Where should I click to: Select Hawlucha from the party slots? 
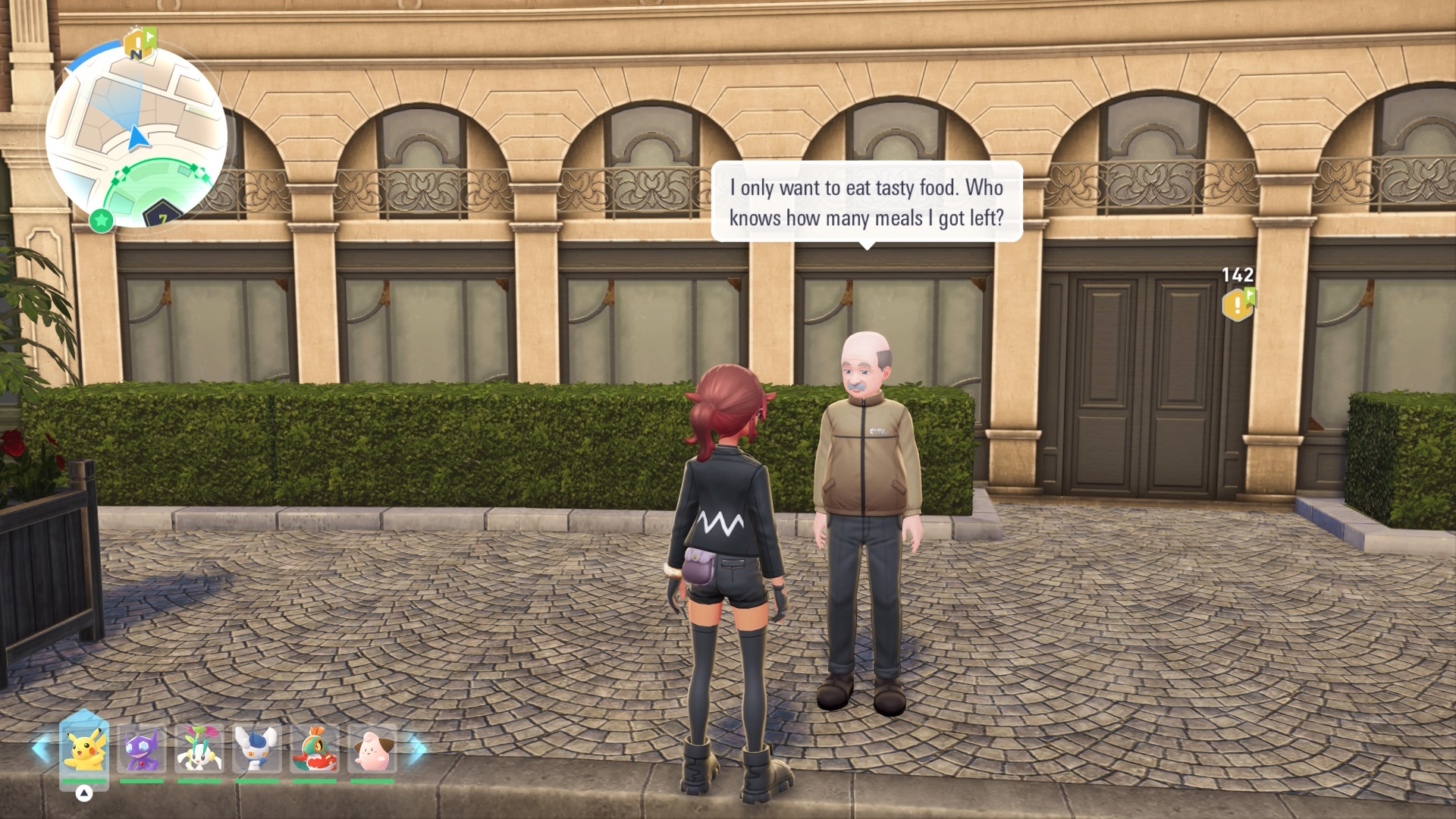(x=315, y=748)
